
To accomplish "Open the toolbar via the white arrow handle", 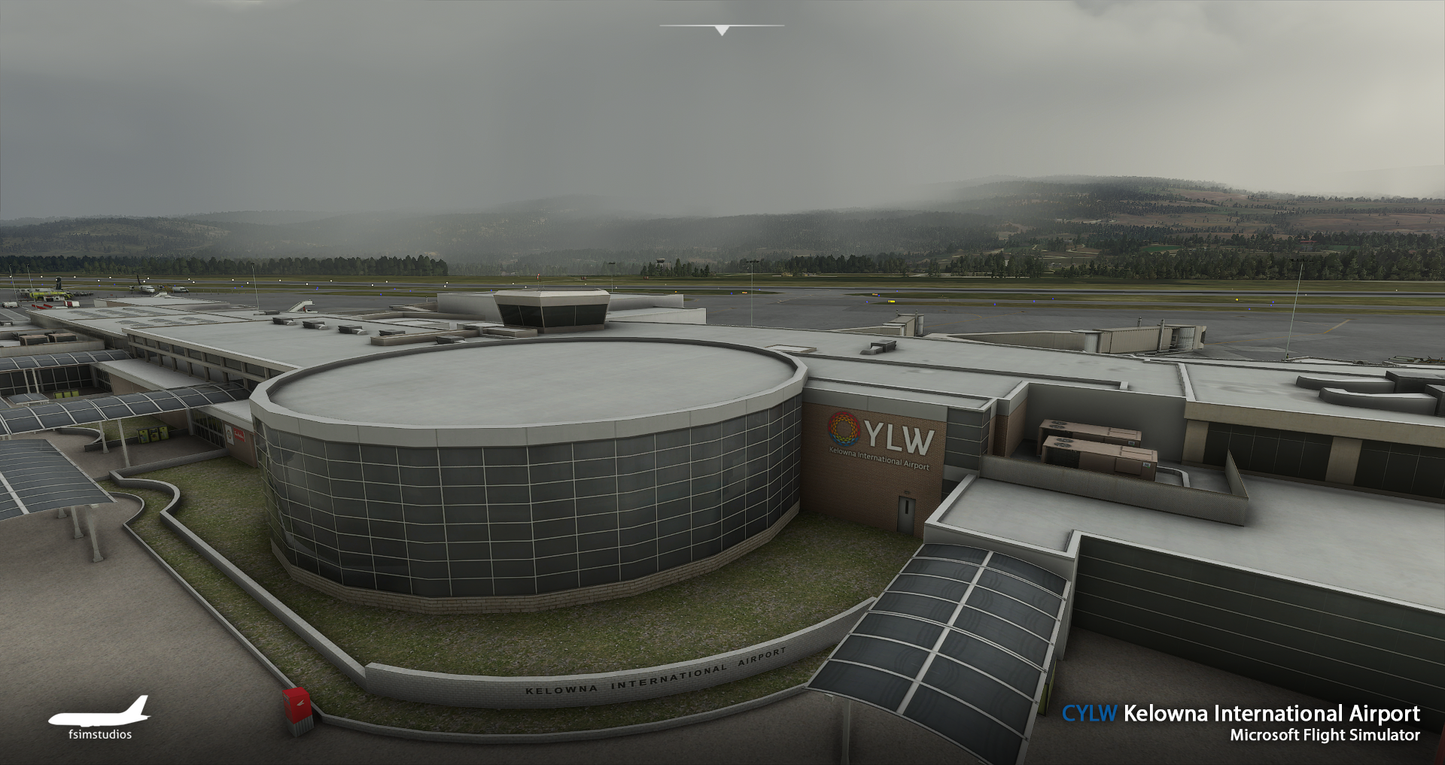I will click(721, 30).
